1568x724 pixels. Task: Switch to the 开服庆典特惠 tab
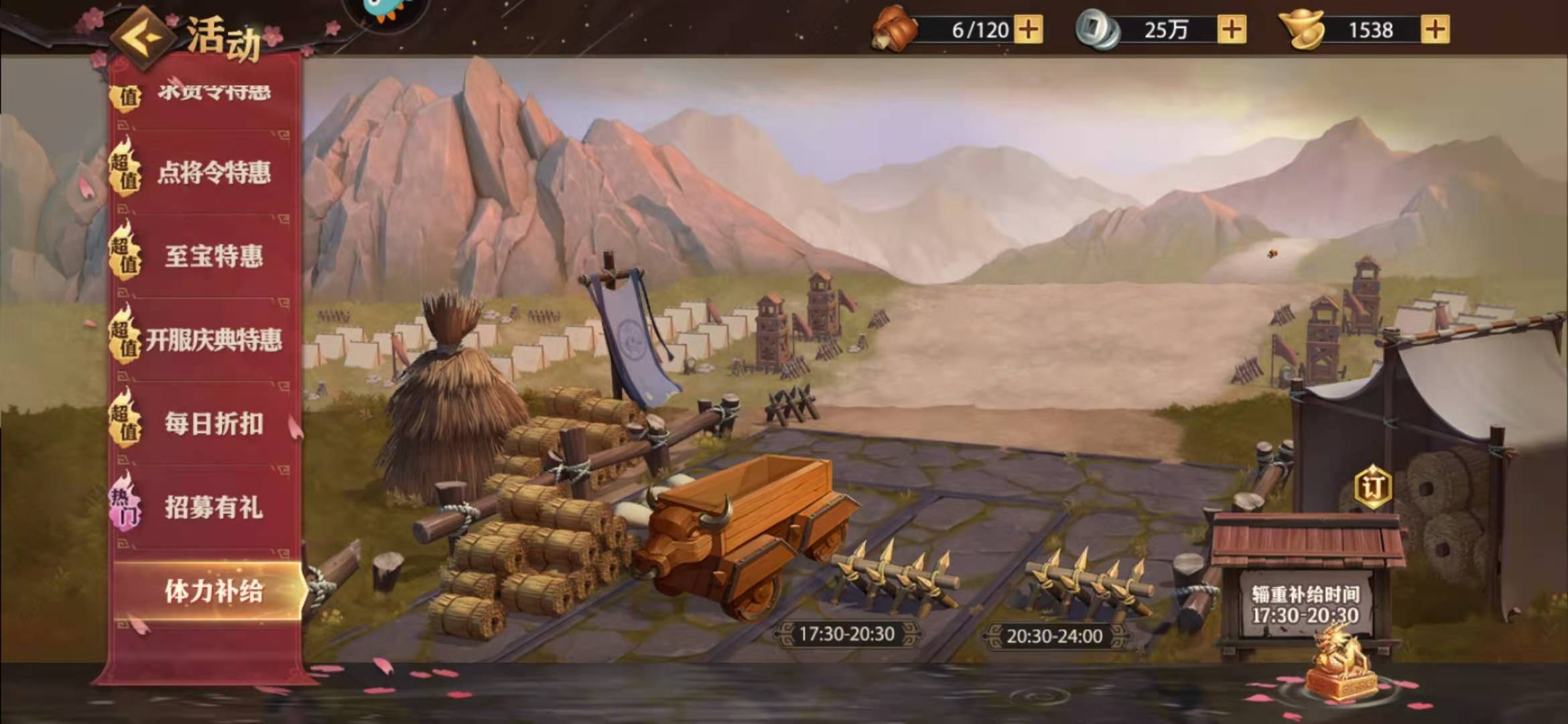[x=212, y=340]
